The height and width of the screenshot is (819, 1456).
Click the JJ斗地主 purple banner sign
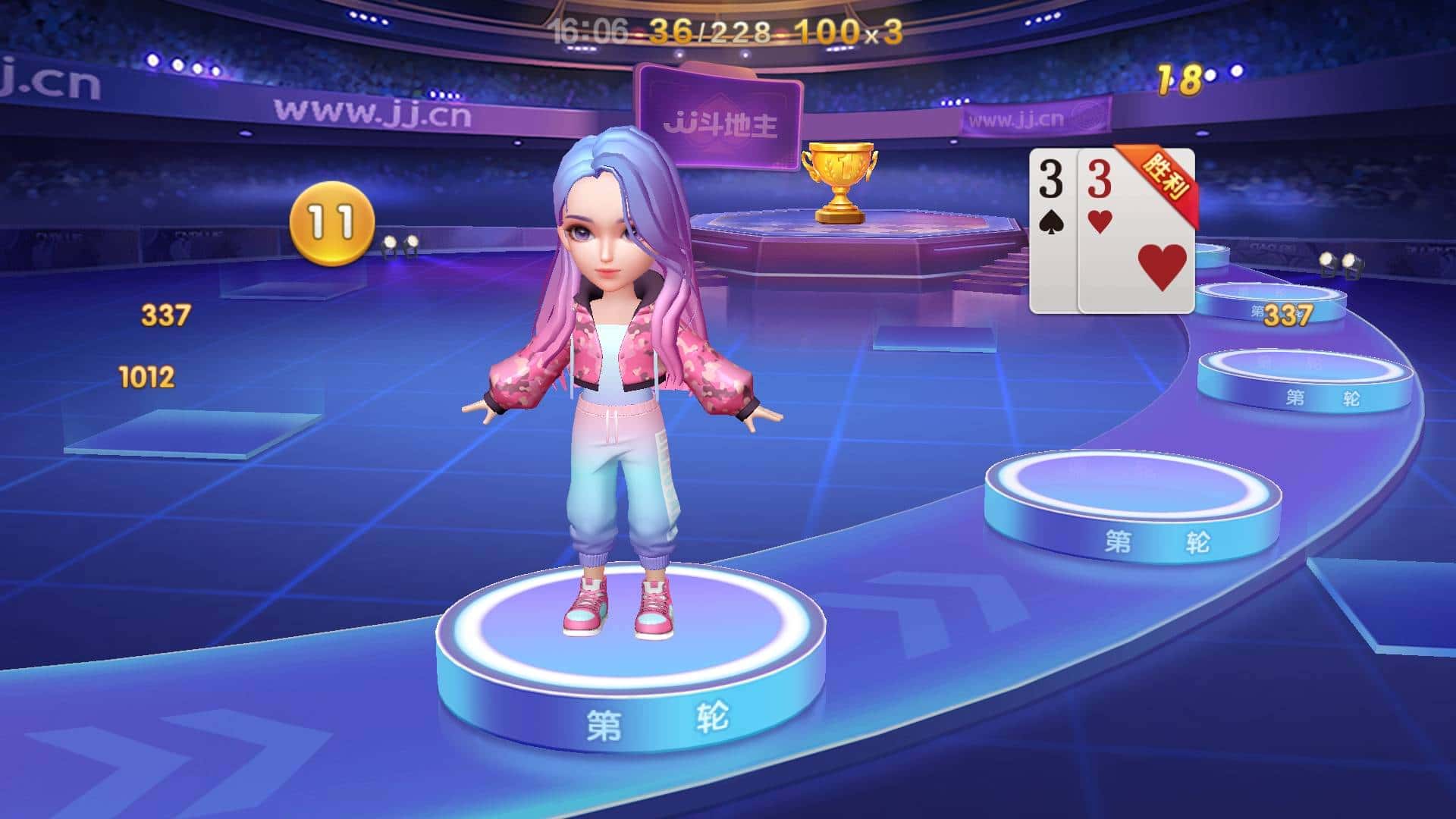coord(720,118)
